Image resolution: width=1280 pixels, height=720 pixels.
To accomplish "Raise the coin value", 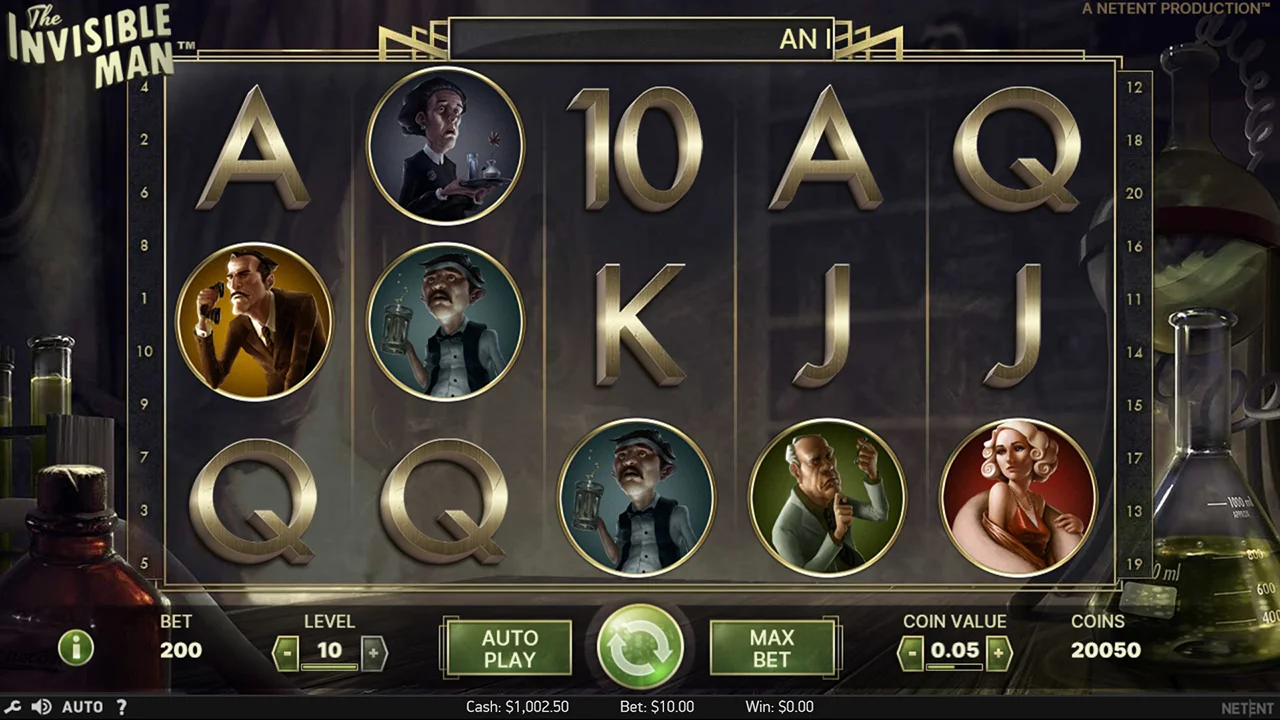I will [x=998, y=654].
